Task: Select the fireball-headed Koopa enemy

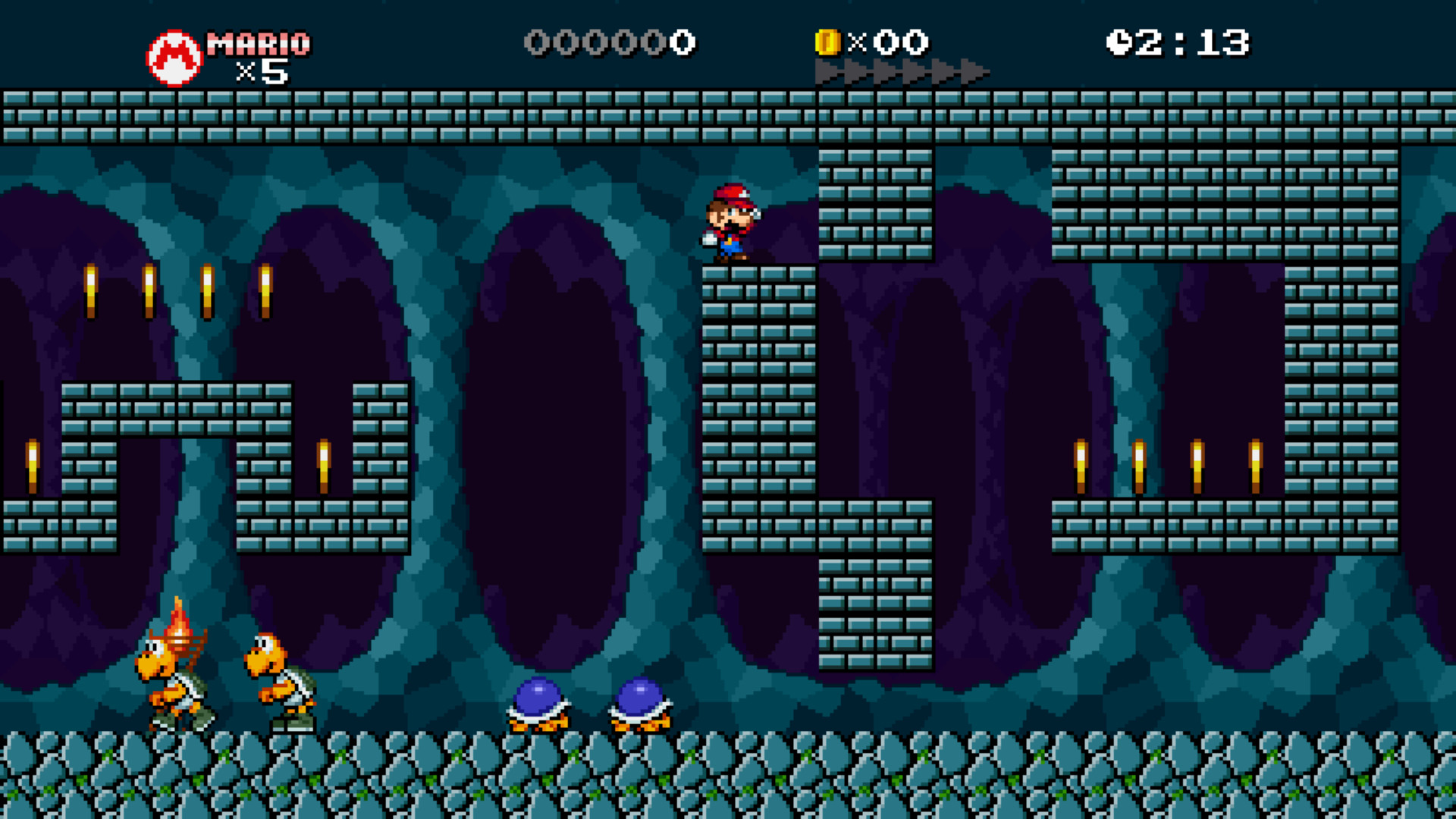Action: pos(176,675)
